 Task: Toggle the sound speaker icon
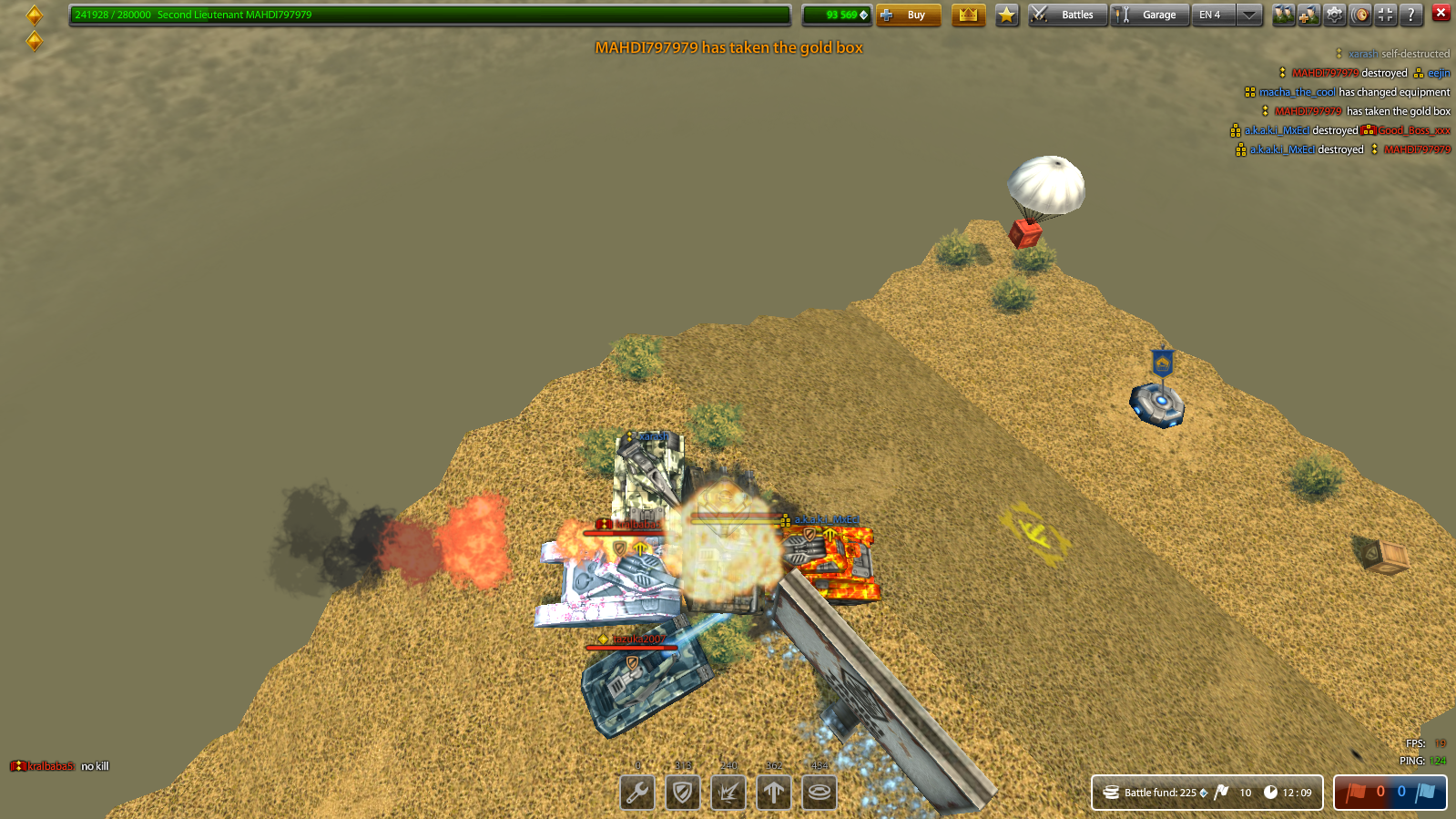1360,15
